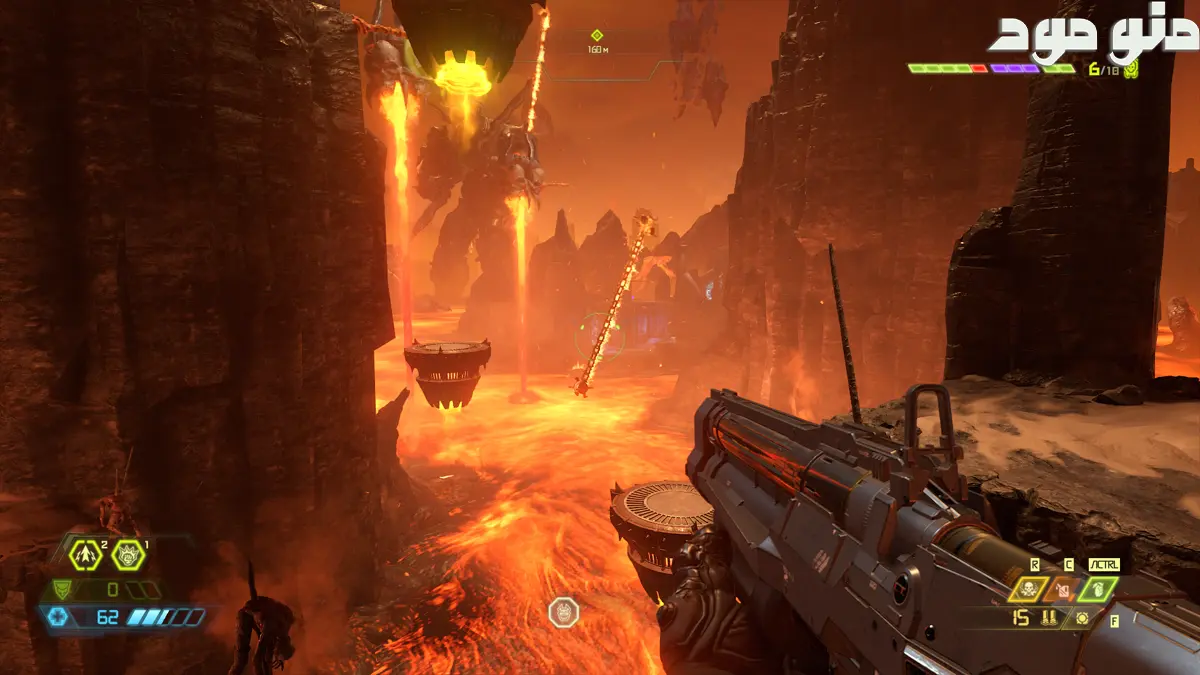Screen dimensions: 1200x675
Task: Click the green demon icon beside 6/10
Action: [x=1131, y=69]
